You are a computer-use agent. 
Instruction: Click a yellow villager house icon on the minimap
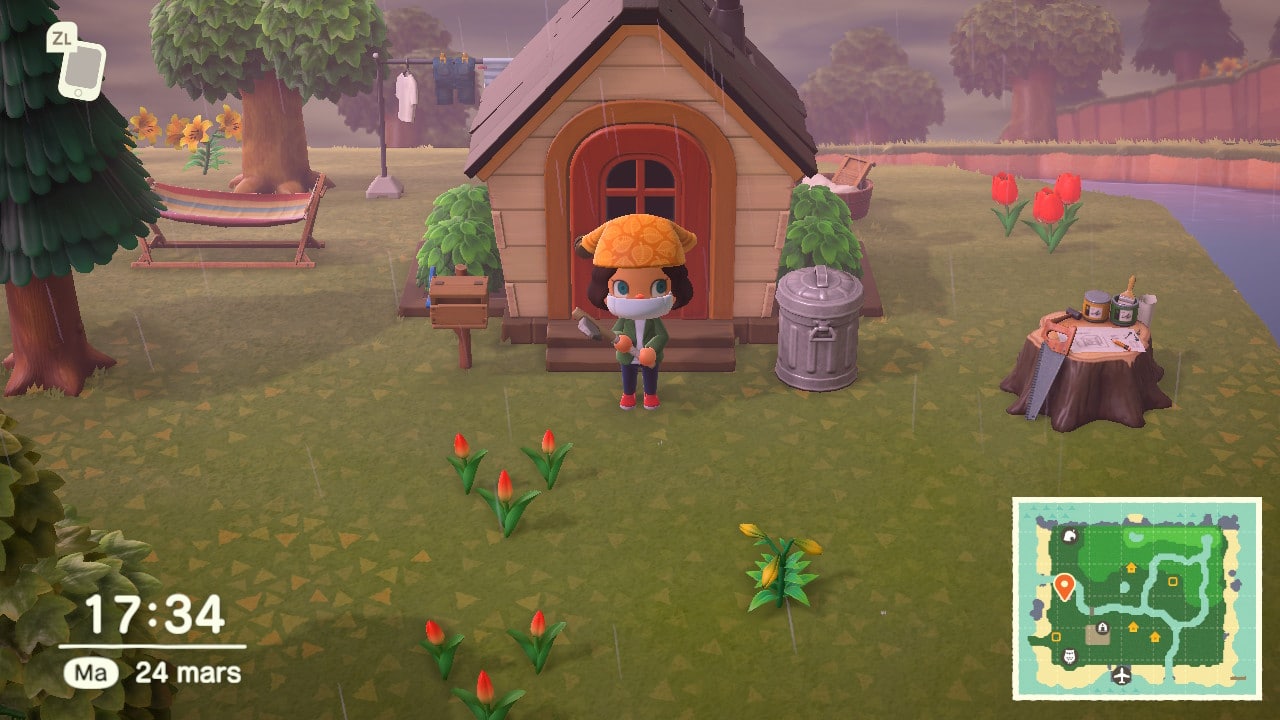point(1132,567)
